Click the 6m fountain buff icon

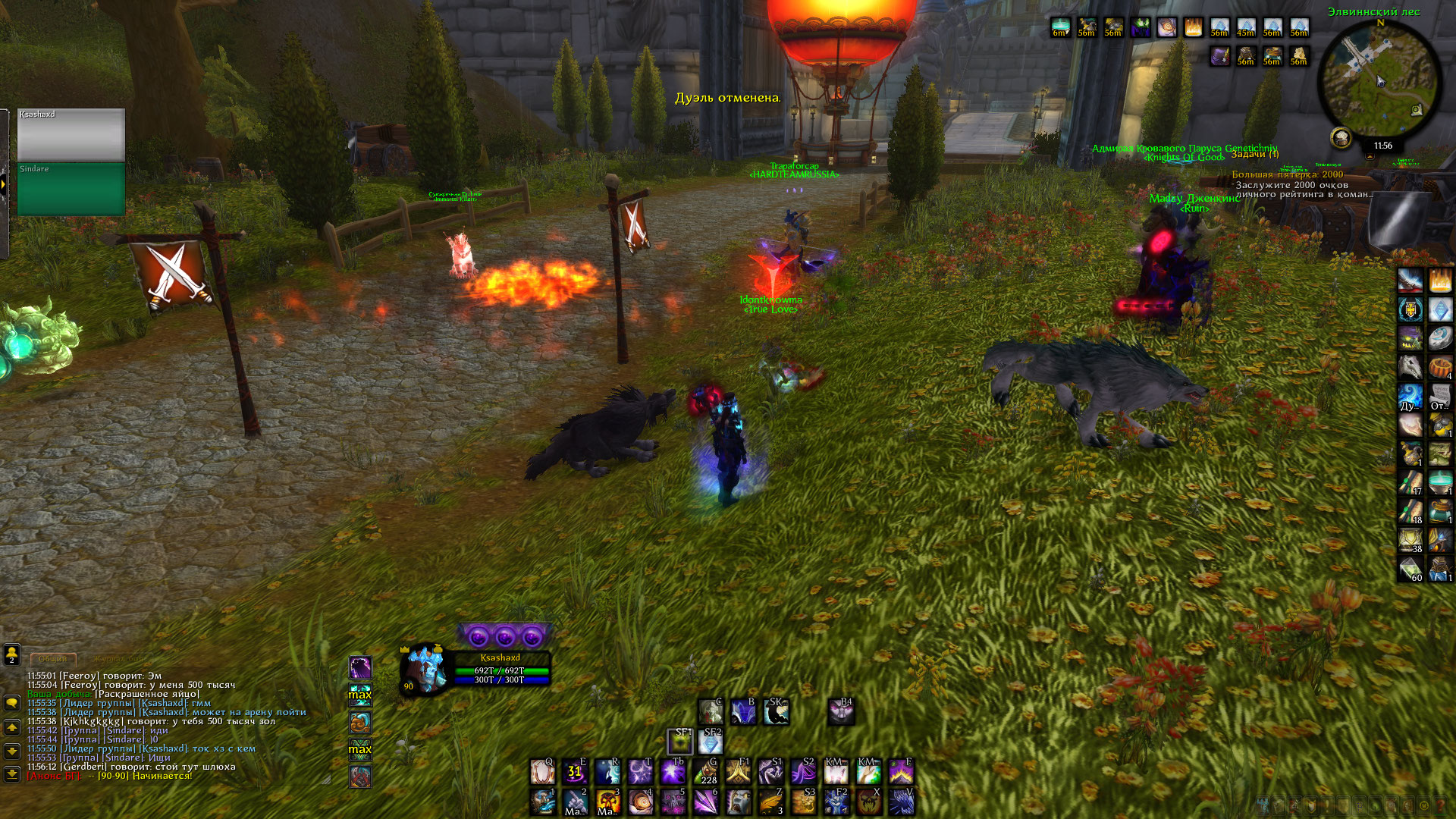coord(1060,28)
